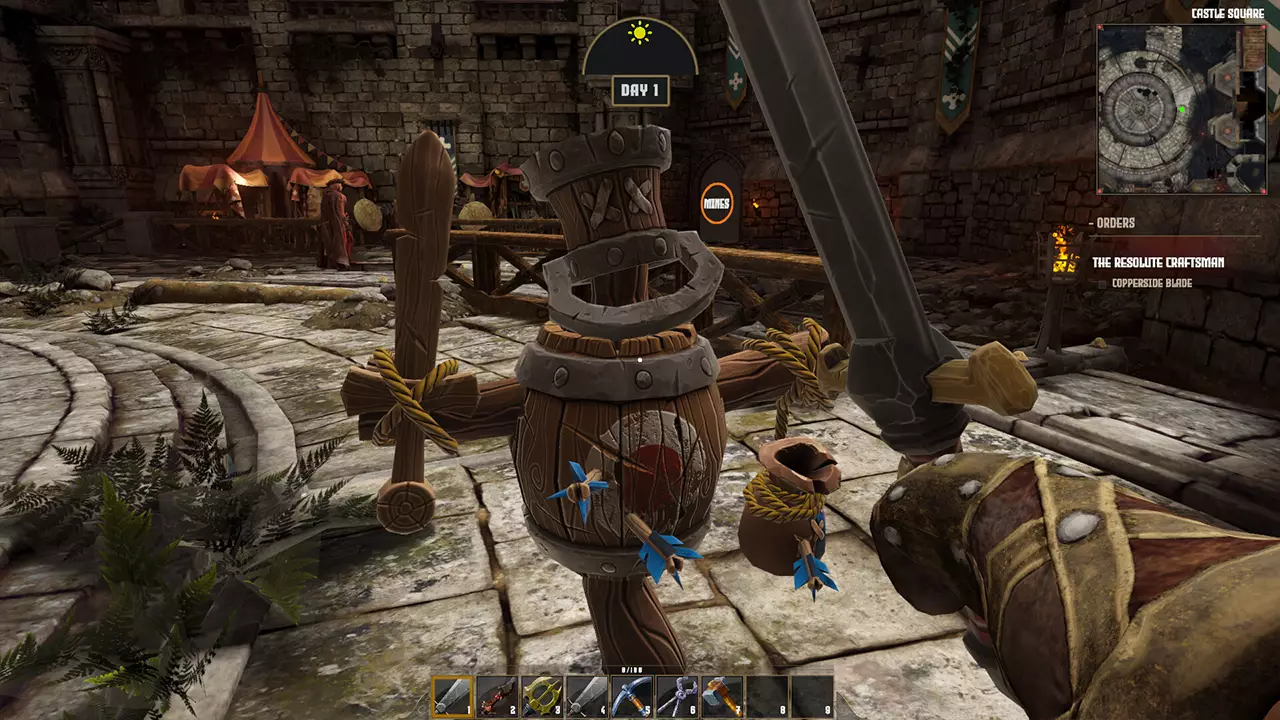The height and width of the screenshot is (720, 1280).
Task: Equip the pickaxe in hotbar slot 5
Action: click(630, 695)
